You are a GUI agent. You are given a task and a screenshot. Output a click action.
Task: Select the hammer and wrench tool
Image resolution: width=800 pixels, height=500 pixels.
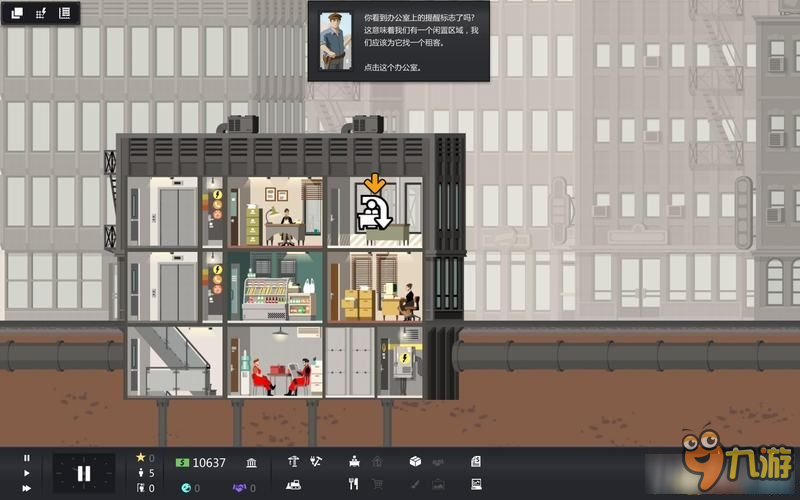point(317,462)
